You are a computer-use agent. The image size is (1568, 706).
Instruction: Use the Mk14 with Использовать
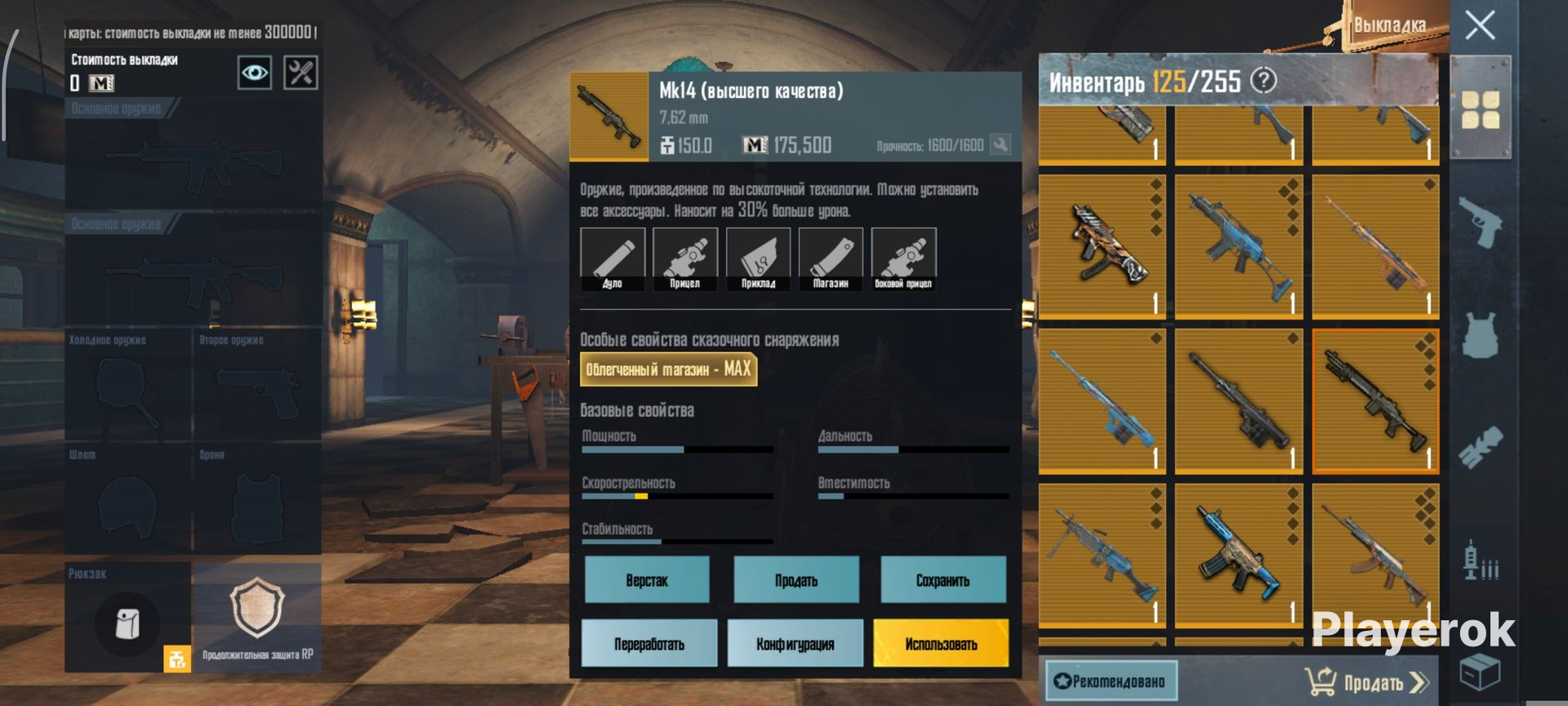tap(941, 644)
